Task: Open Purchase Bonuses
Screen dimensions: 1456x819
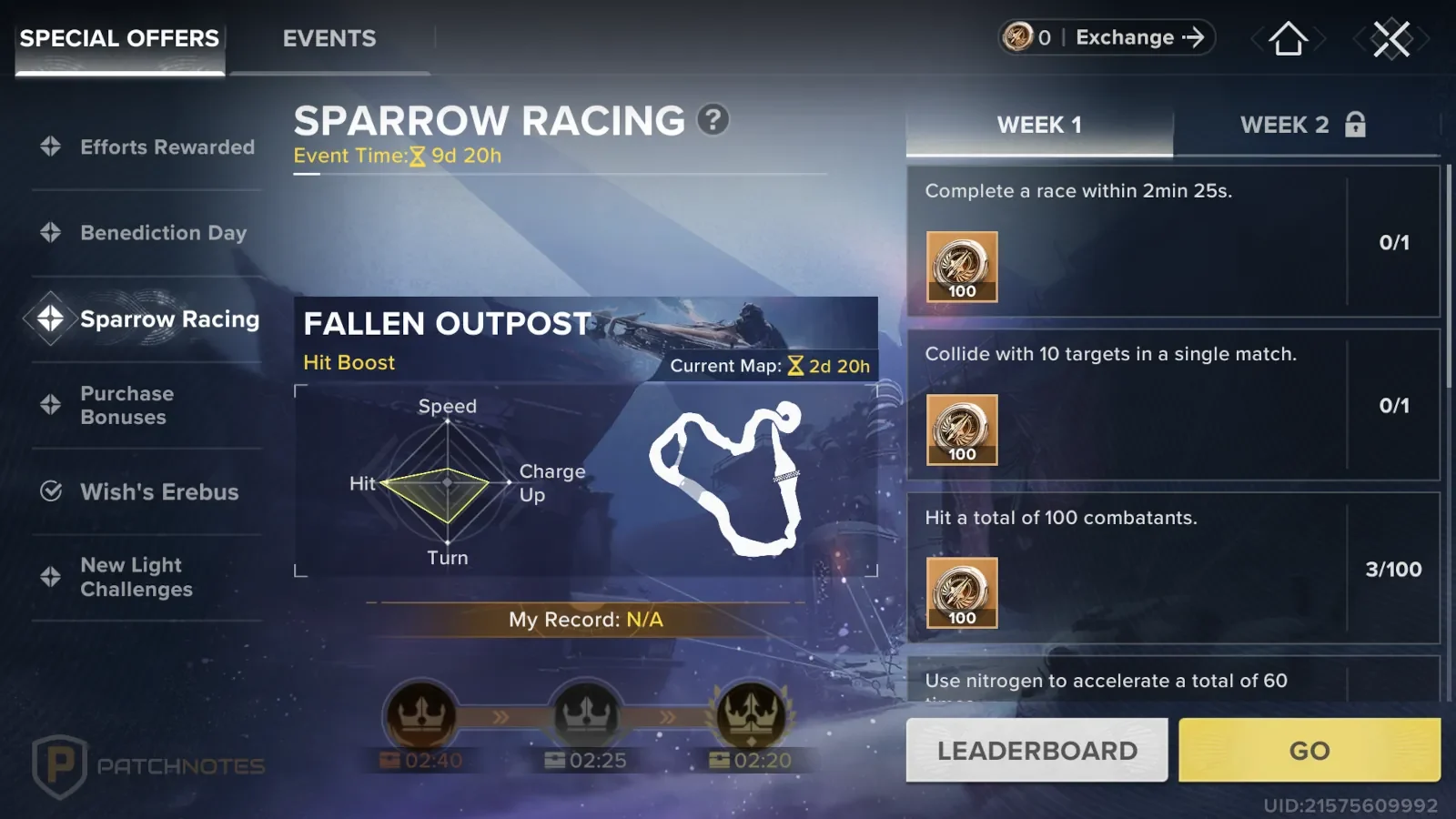Action: pyautogui.click(x=127, y=405)
